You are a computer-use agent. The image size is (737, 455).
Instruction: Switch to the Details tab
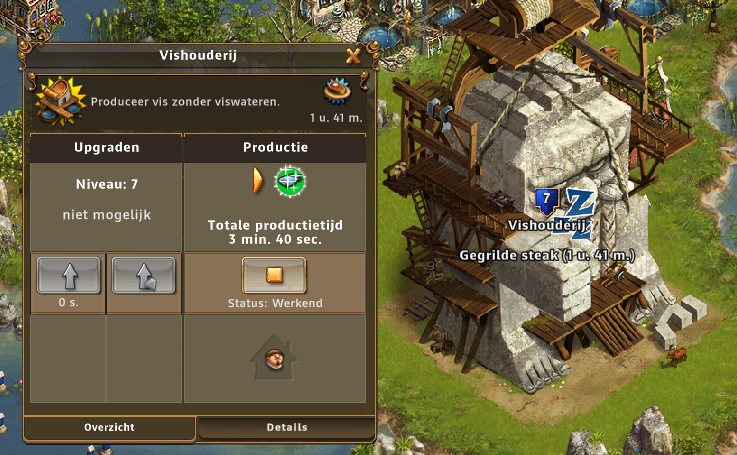287,428
